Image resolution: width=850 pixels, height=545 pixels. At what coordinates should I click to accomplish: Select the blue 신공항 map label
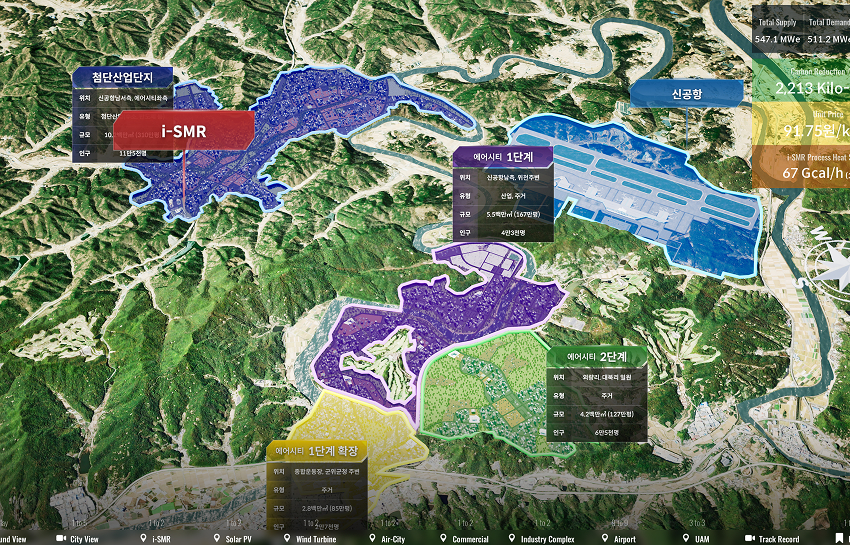pos(686,93)
